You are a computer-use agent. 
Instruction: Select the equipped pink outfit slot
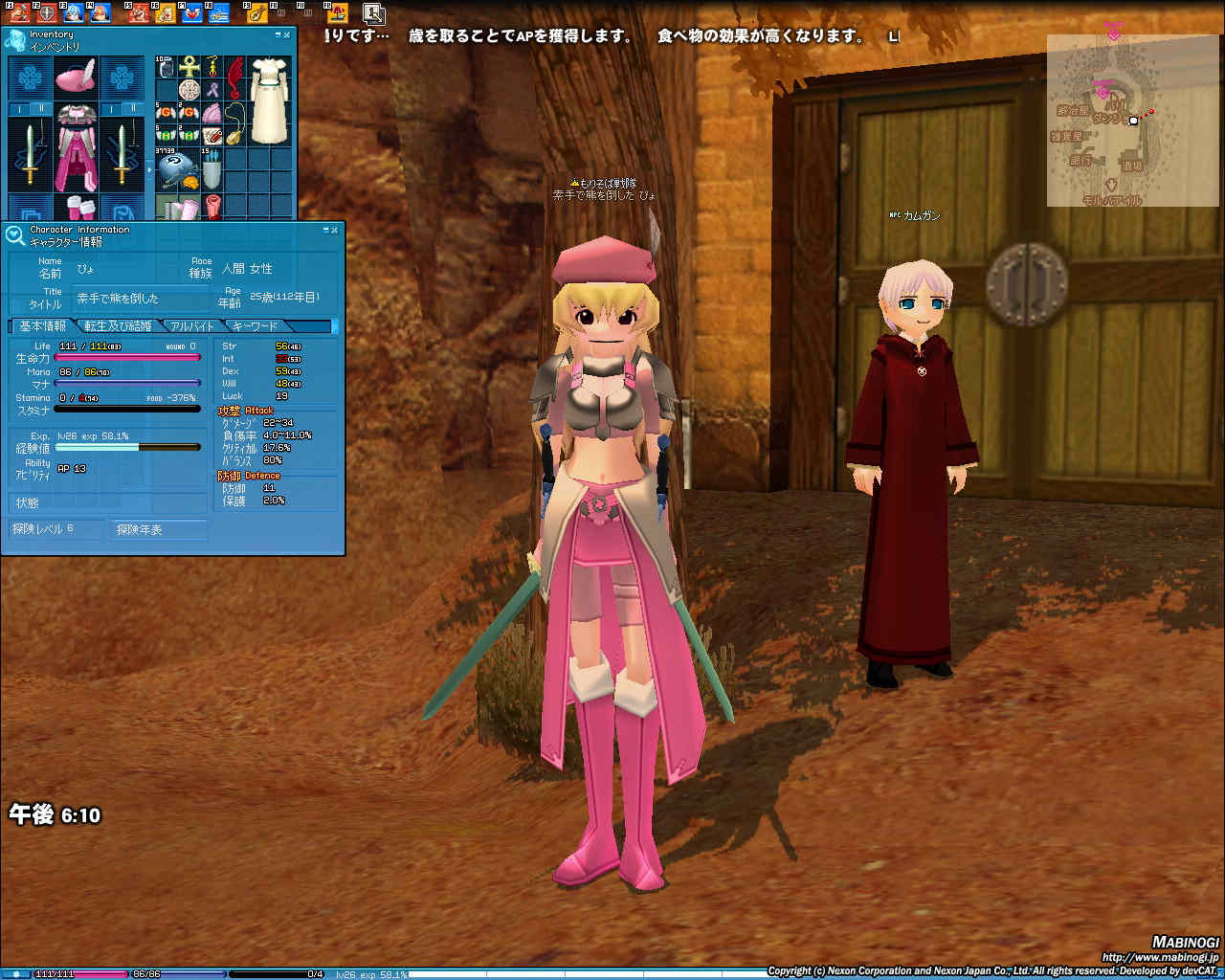pos(76,148)
